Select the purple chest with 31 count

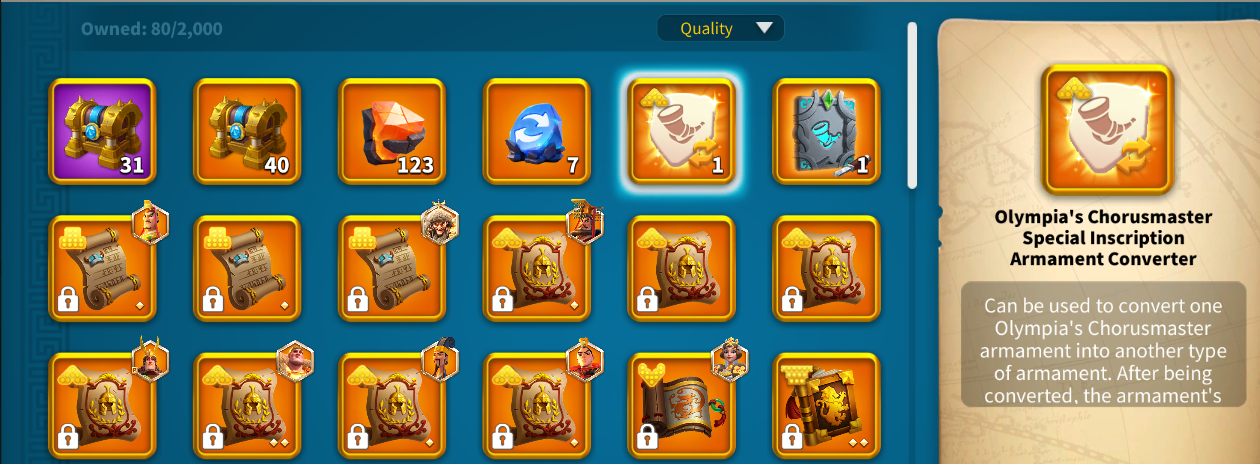click(102, 131)
